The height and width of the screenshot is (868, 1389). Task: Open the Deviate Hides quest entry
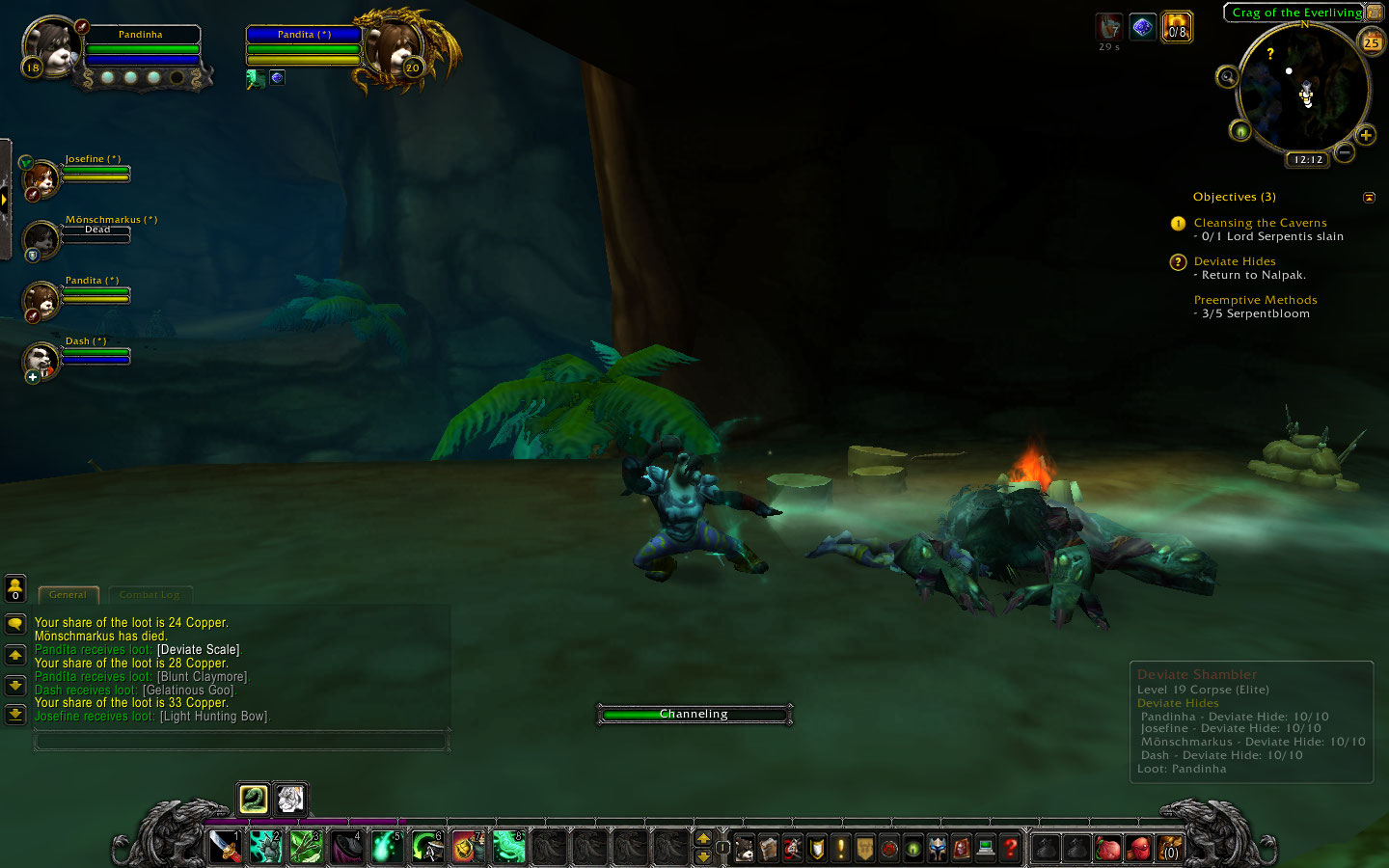click(x=1235, y=261)
